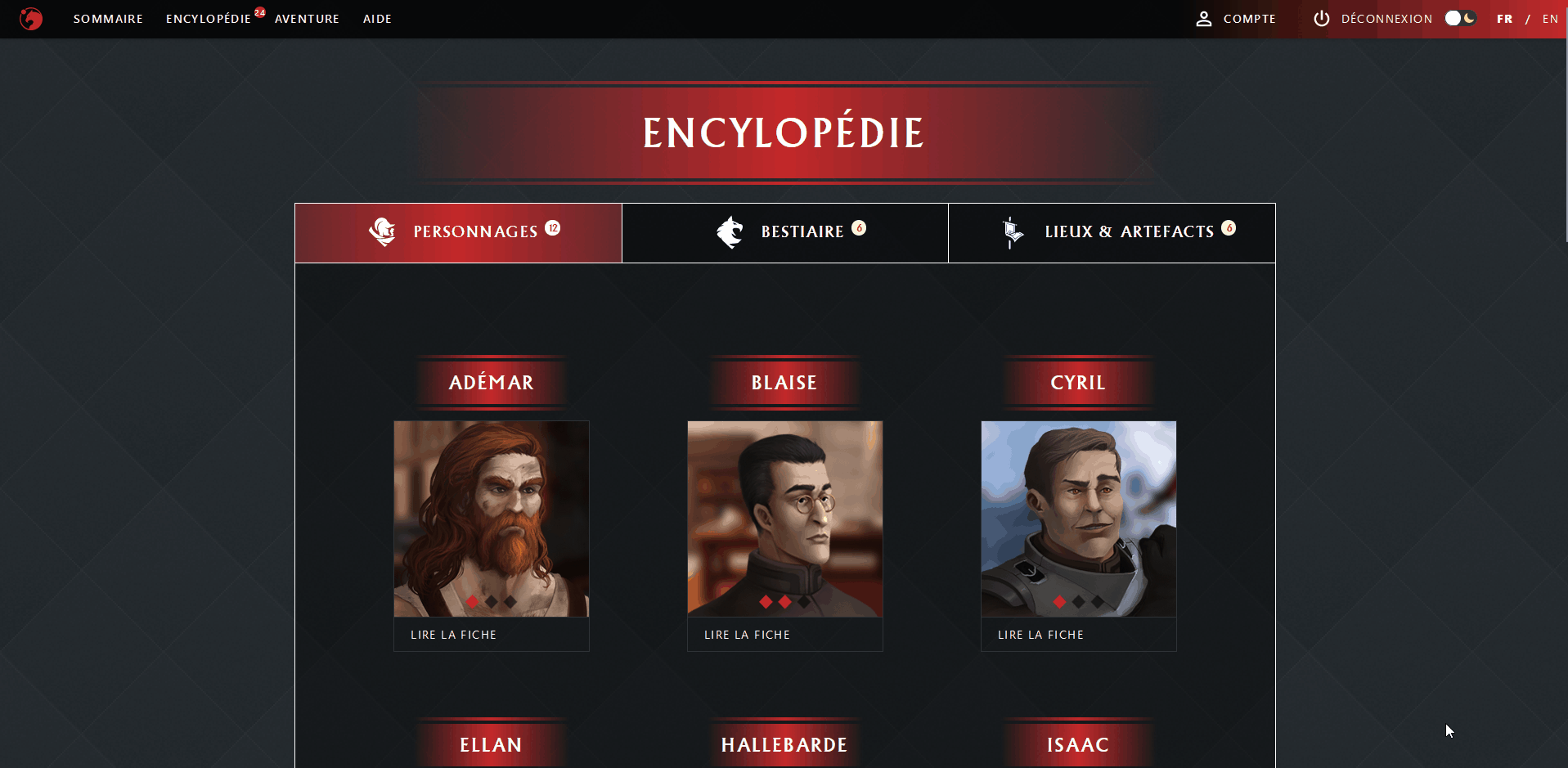The image size is (1568, 768).
Task: Open the Aide help page
Action: (x=377, y=19)
